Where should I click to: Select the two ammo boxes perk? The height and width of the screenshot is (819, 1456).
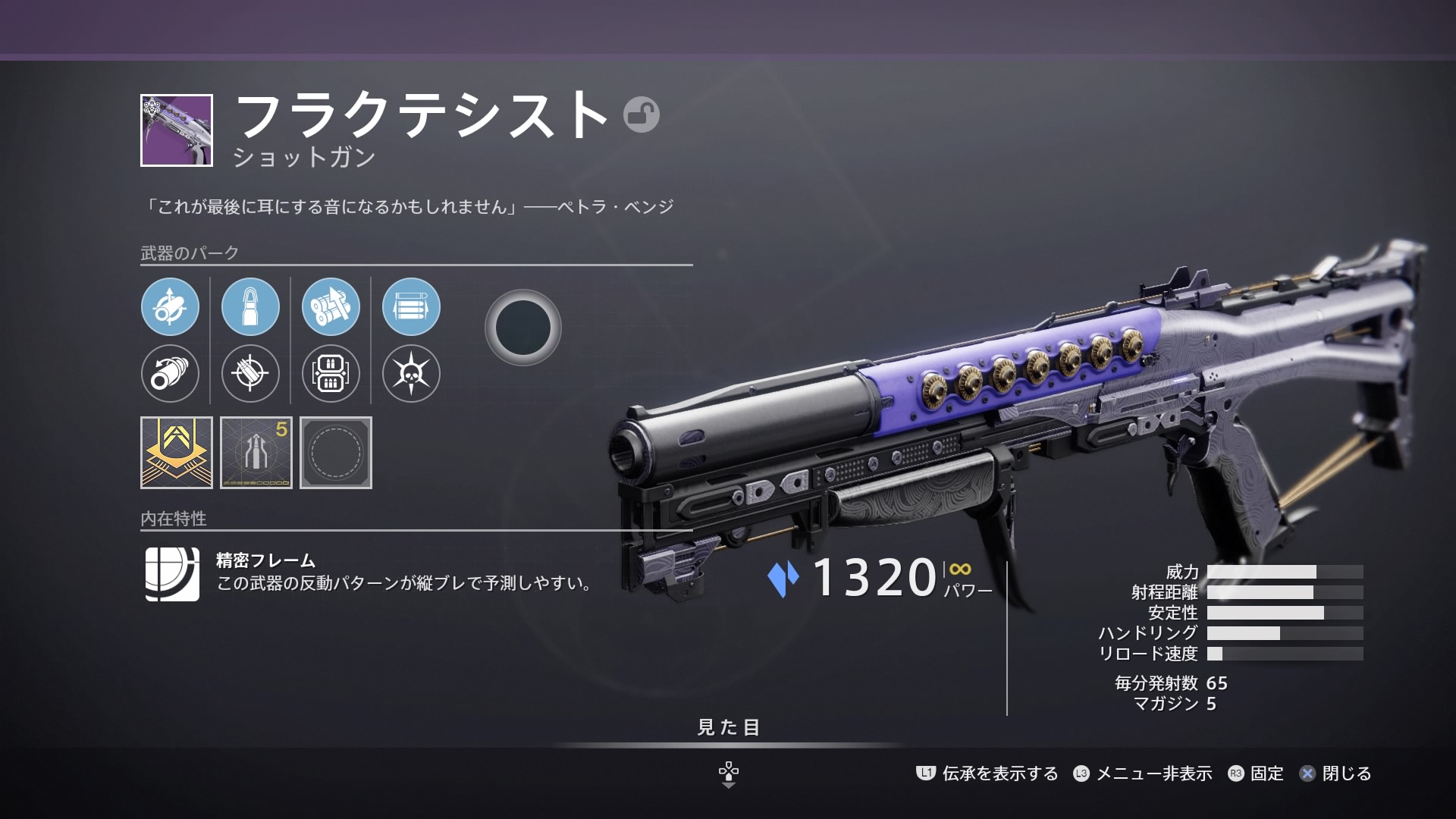tap(331, 373)
